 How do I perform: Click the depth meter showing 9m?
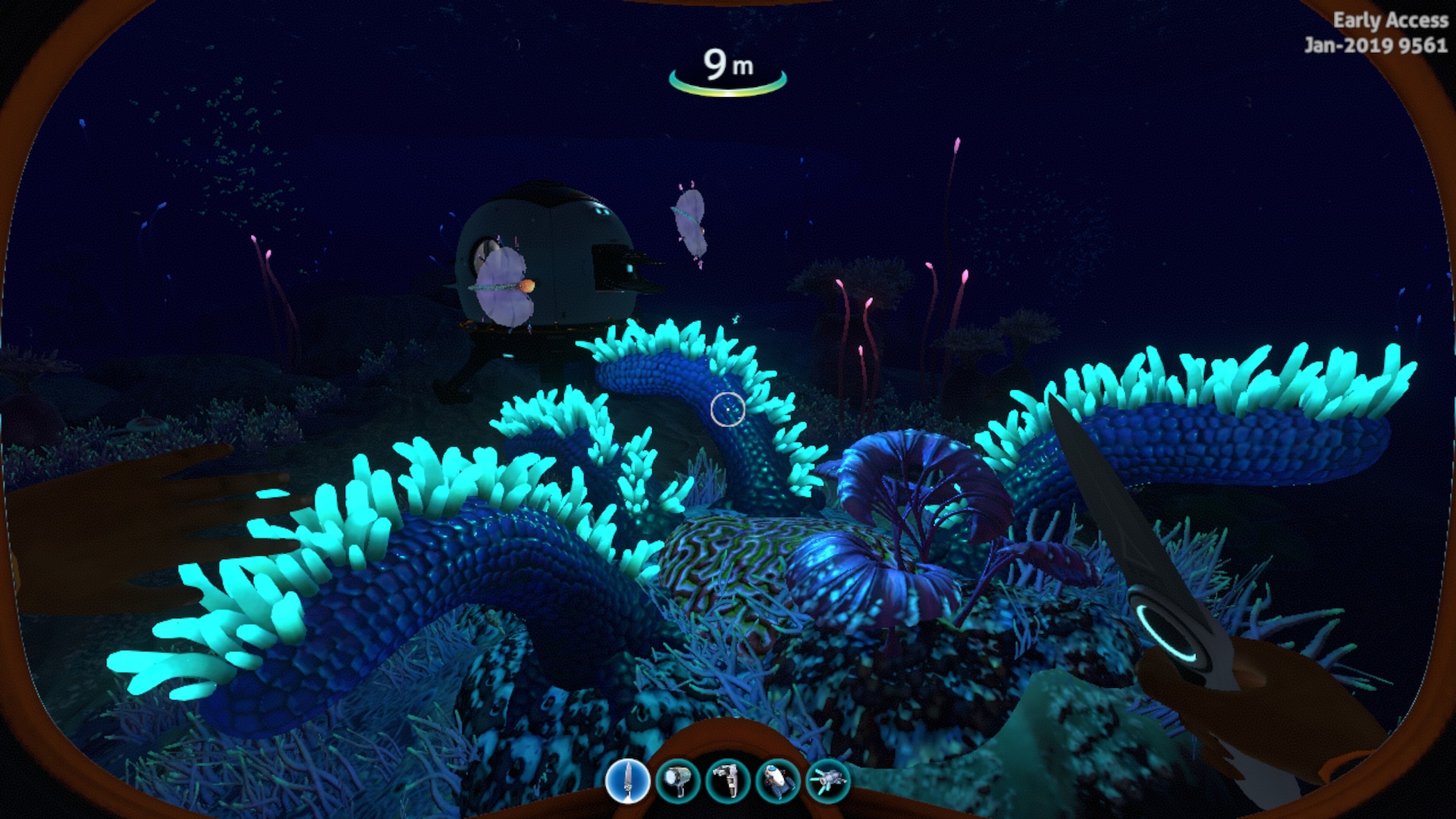pos(726,64)
